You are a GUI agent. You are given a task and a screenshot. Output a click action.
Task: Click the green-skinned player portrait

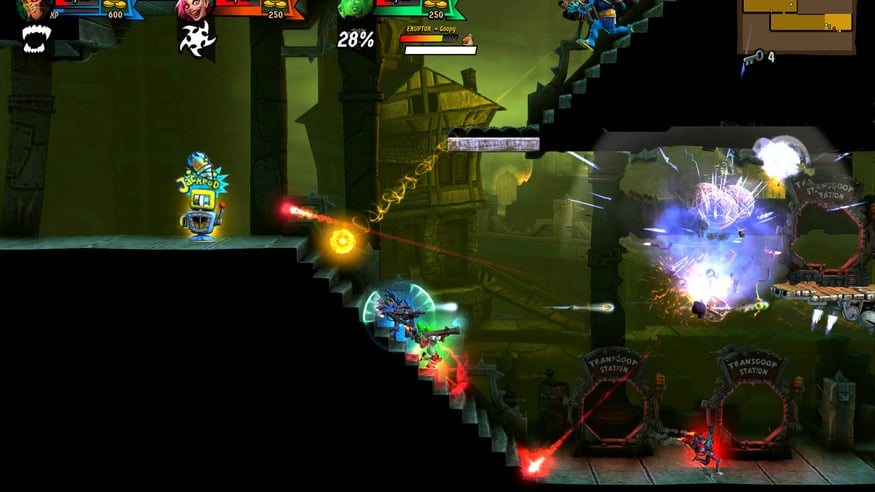tap(350, 9)
